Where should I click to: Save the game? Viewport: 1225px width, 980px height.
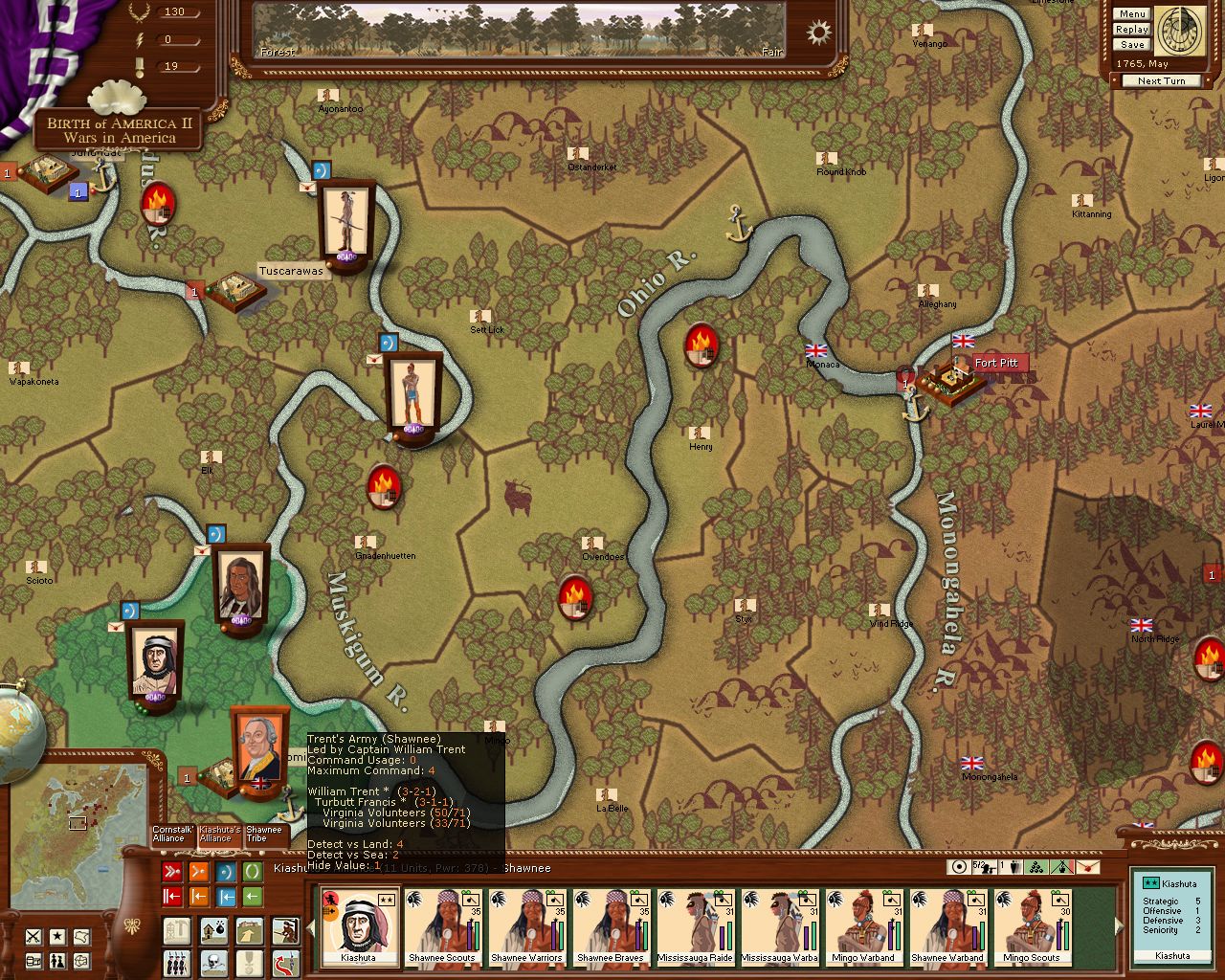[x=1131, y=45]
